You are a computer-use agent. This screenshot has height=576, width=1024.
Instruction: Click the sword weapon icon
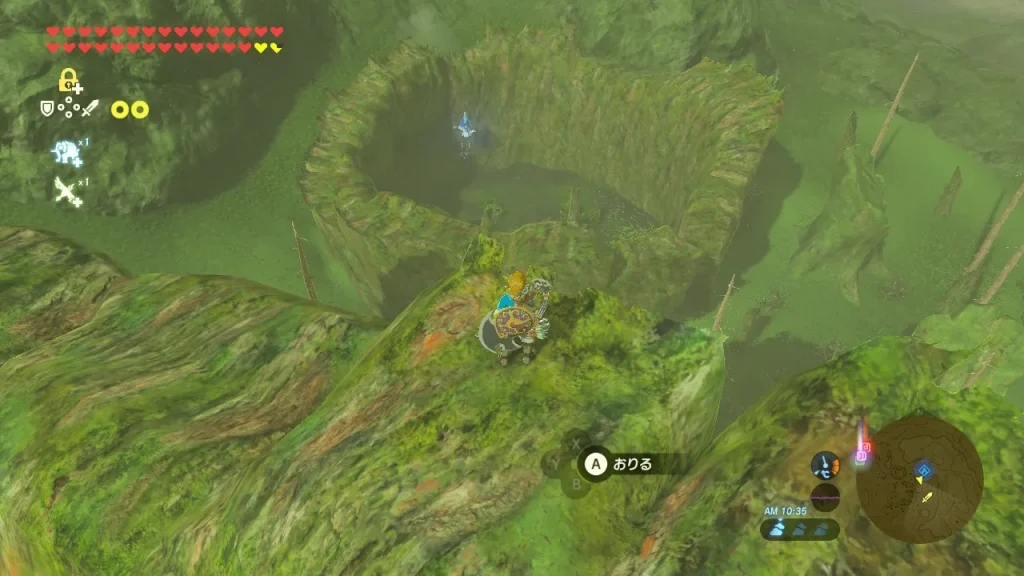click(x=90, y=108)
